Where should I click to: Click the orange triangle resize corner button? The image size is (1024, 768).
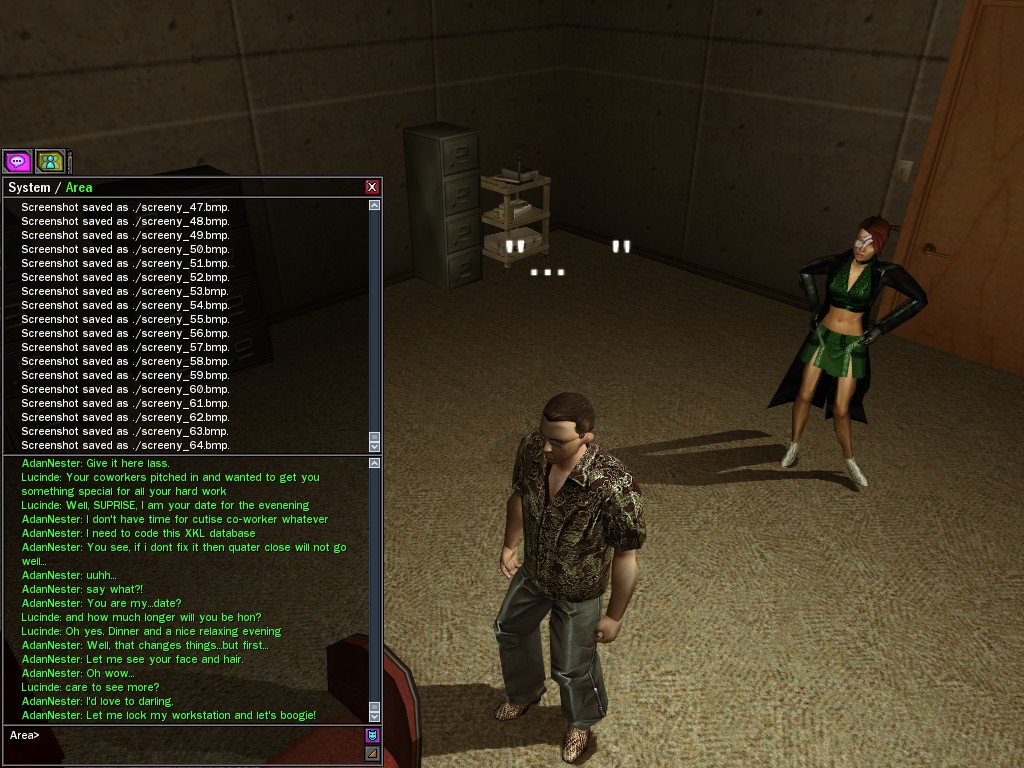[373, 753]
